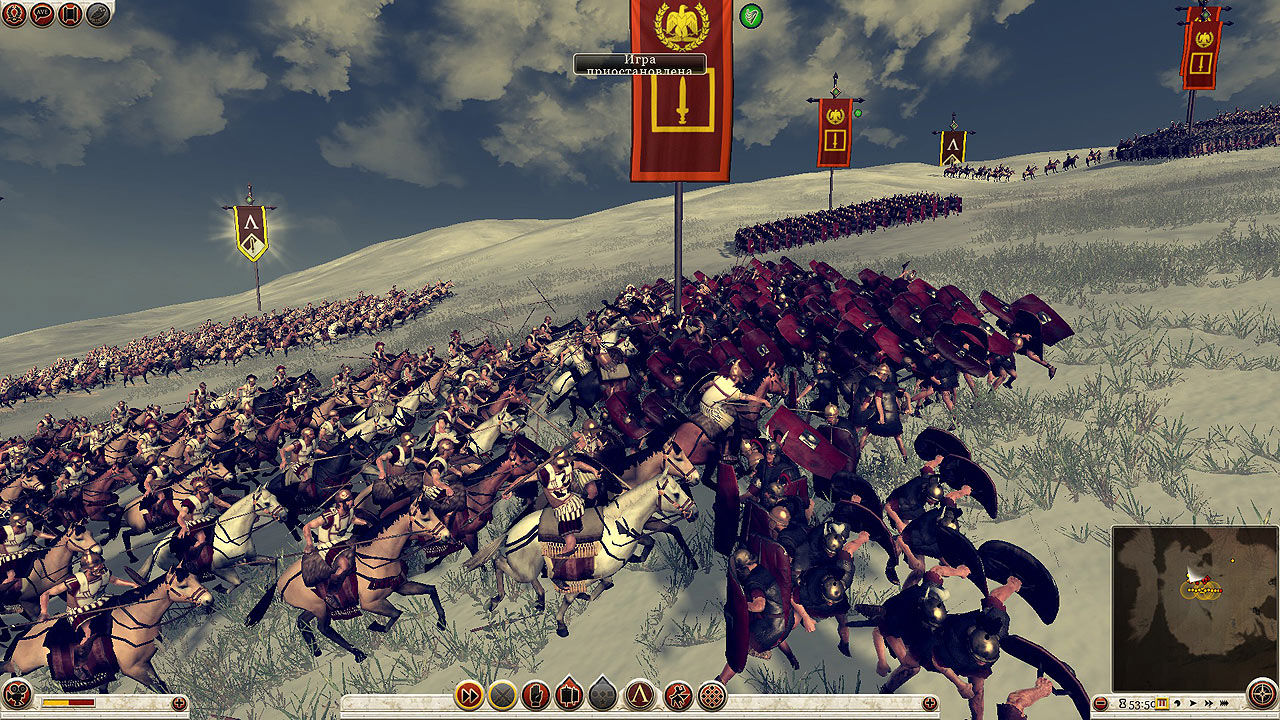Open the AVE chat bubble
The image size is (1280, 720).
pos(42,14)
